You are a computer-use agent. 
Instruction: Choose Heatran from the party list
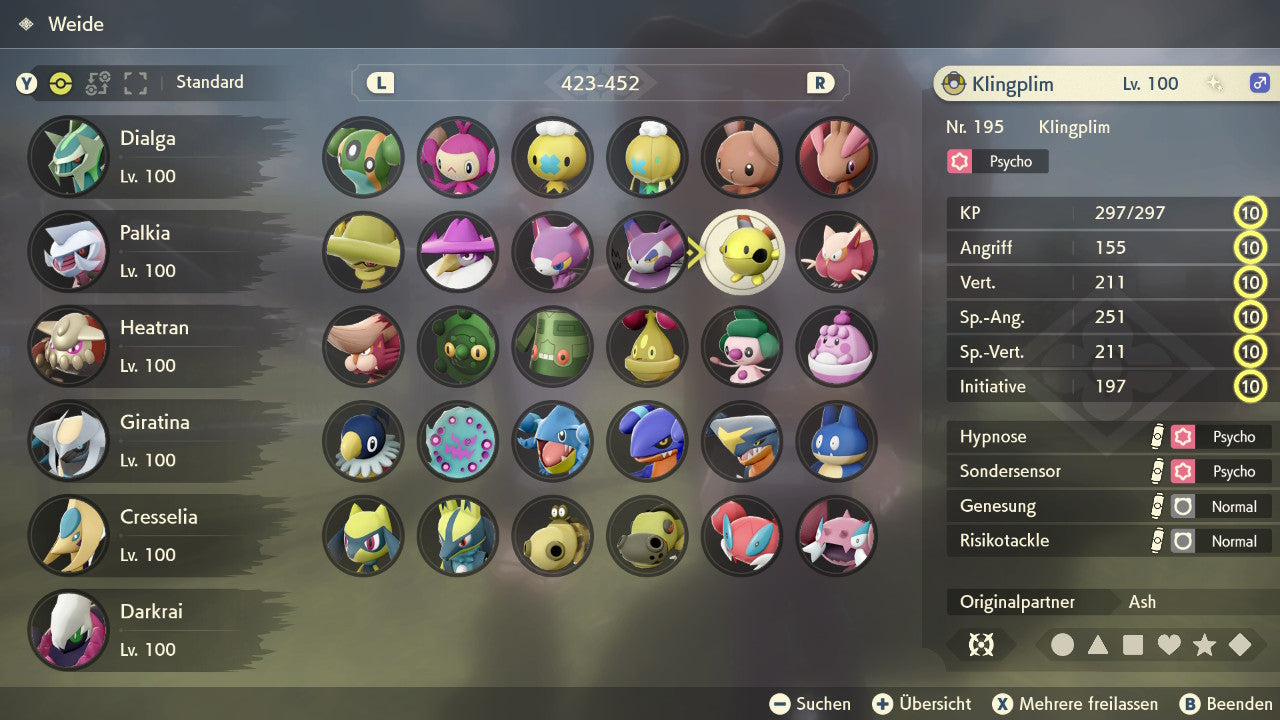point(150,346)
